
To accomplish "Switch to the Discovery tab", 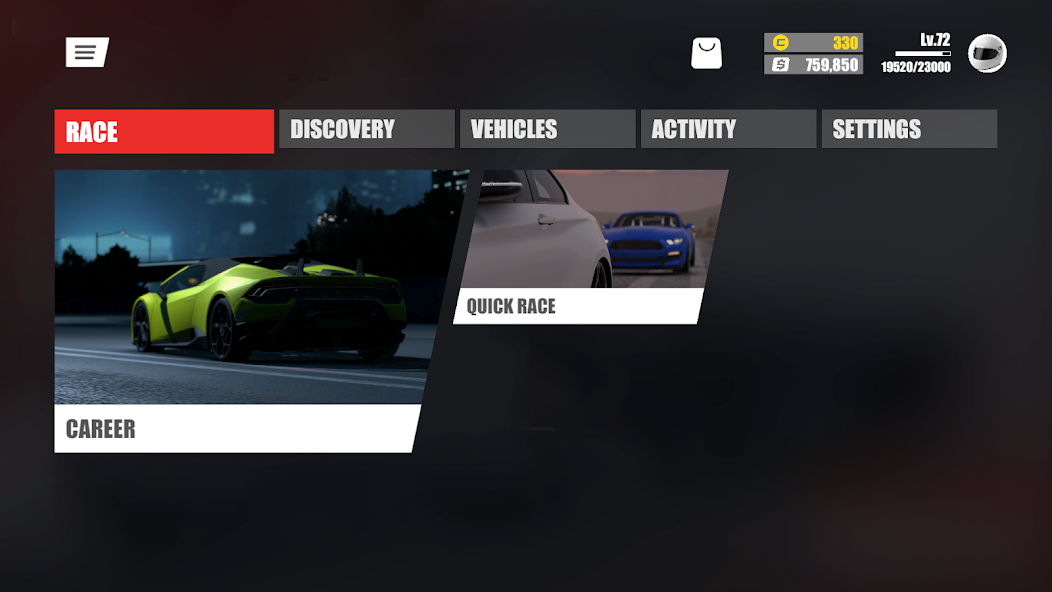I will (x=366, y=130).
